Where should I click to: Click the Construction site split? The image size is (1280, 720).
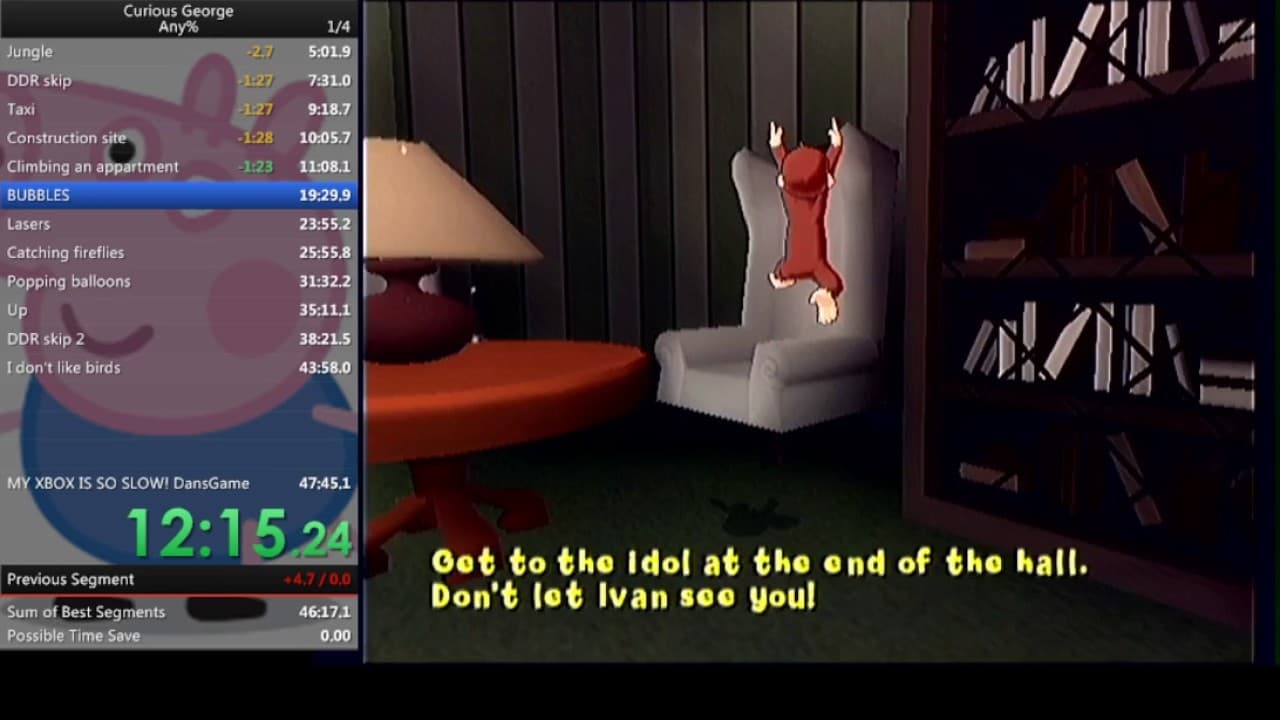(x=100, y=138)
